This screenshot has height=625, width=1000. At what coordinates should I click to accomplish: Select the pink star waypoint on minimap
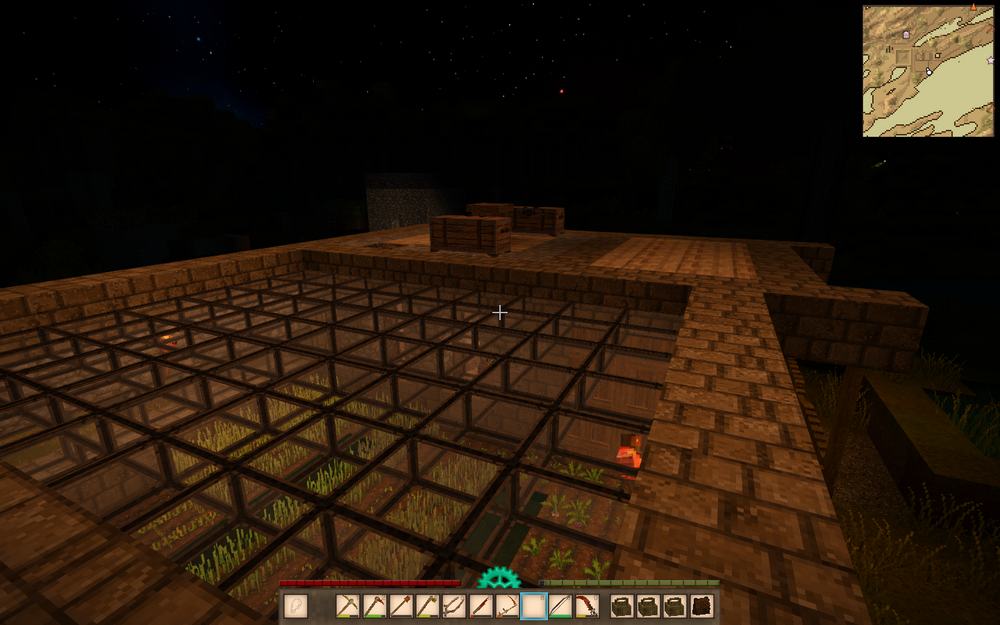[990, 60]
